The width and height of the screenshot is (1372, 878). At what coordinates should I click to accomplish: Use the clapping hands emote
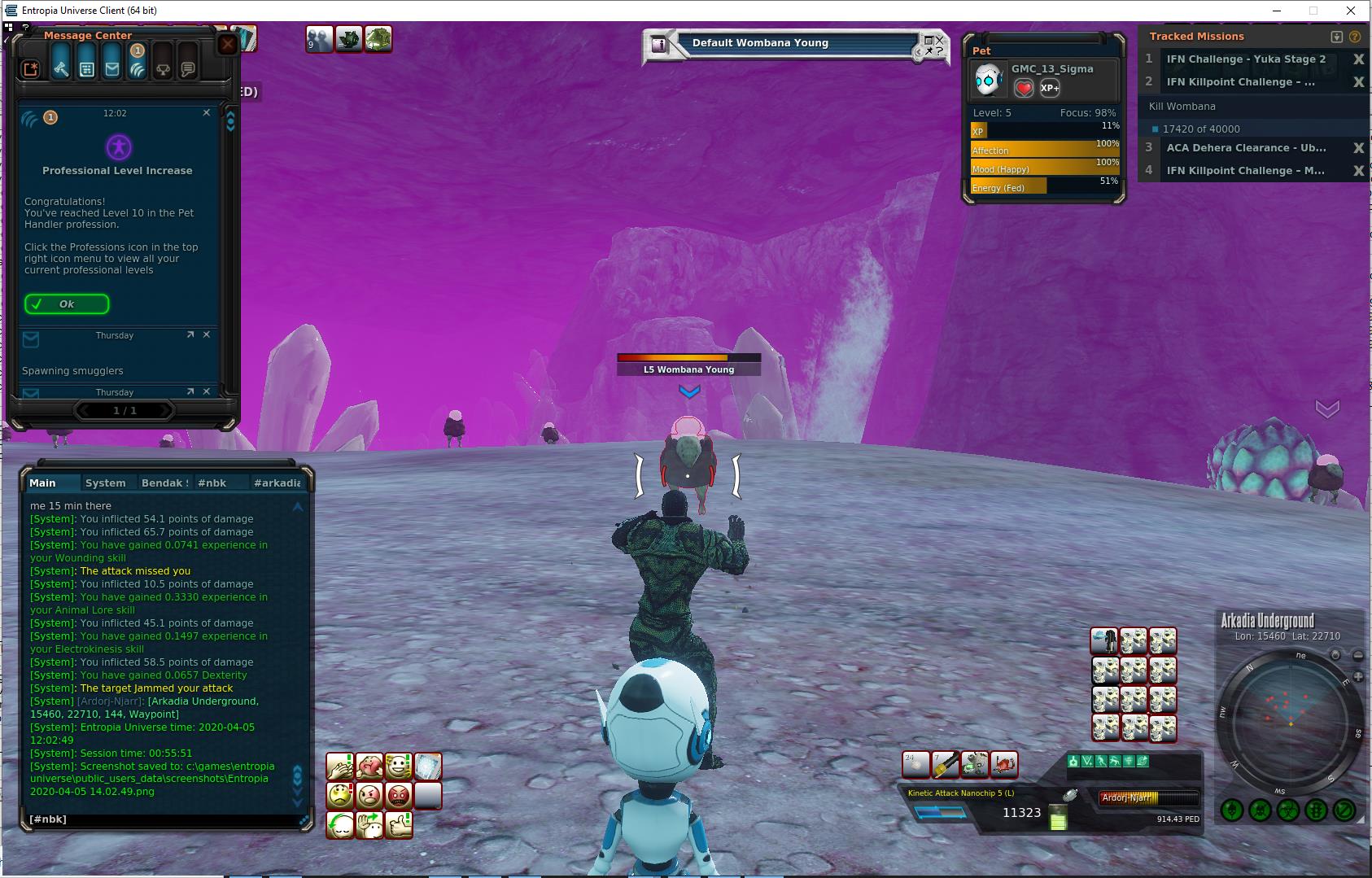[340, 766]
